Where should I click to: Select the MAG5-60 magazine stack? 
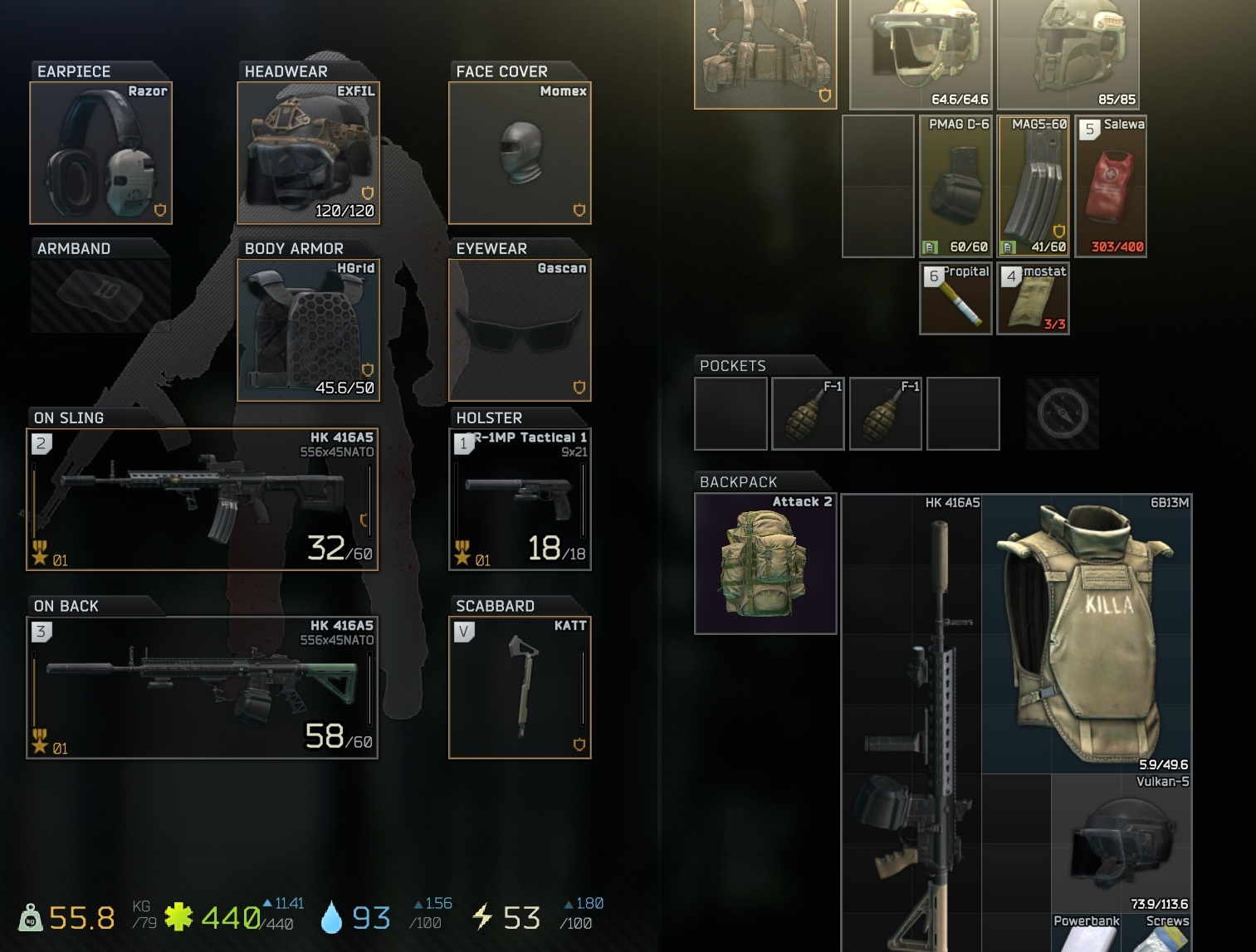(1033, 184)
